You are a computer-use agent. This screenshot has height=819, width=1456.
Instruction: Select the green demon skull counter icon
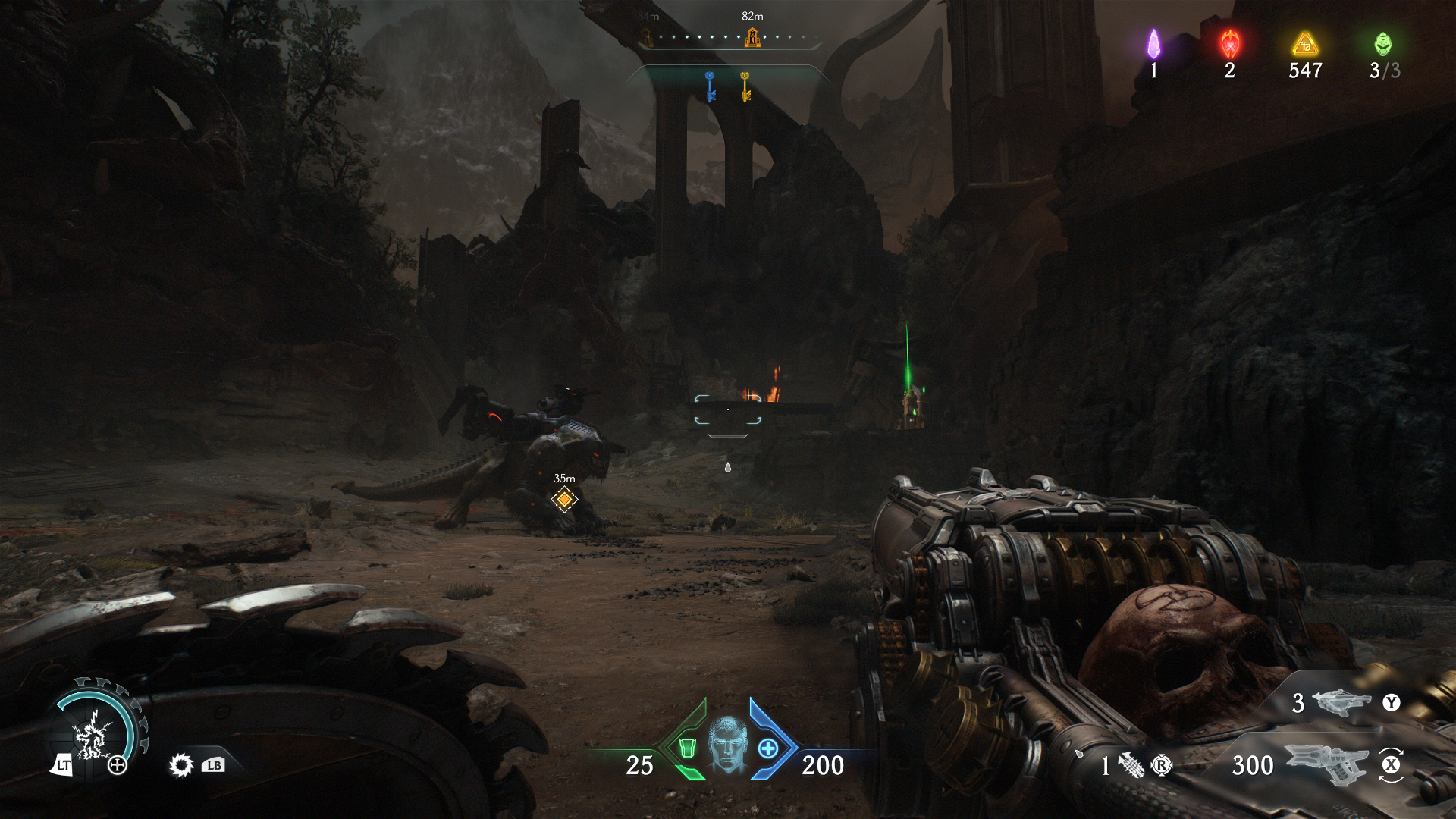click(x=1383, y=44)
